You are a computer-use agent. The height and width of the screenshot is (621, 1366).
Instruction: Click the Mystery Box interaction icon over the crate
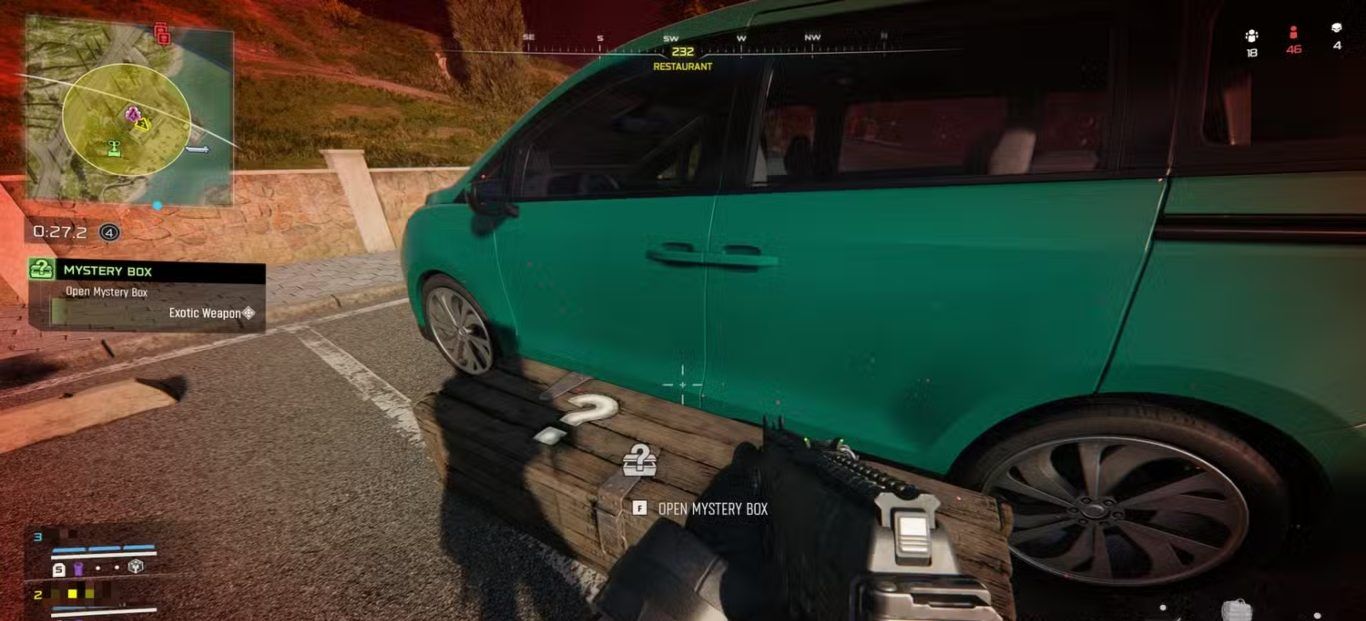click(x=639, y=460)
